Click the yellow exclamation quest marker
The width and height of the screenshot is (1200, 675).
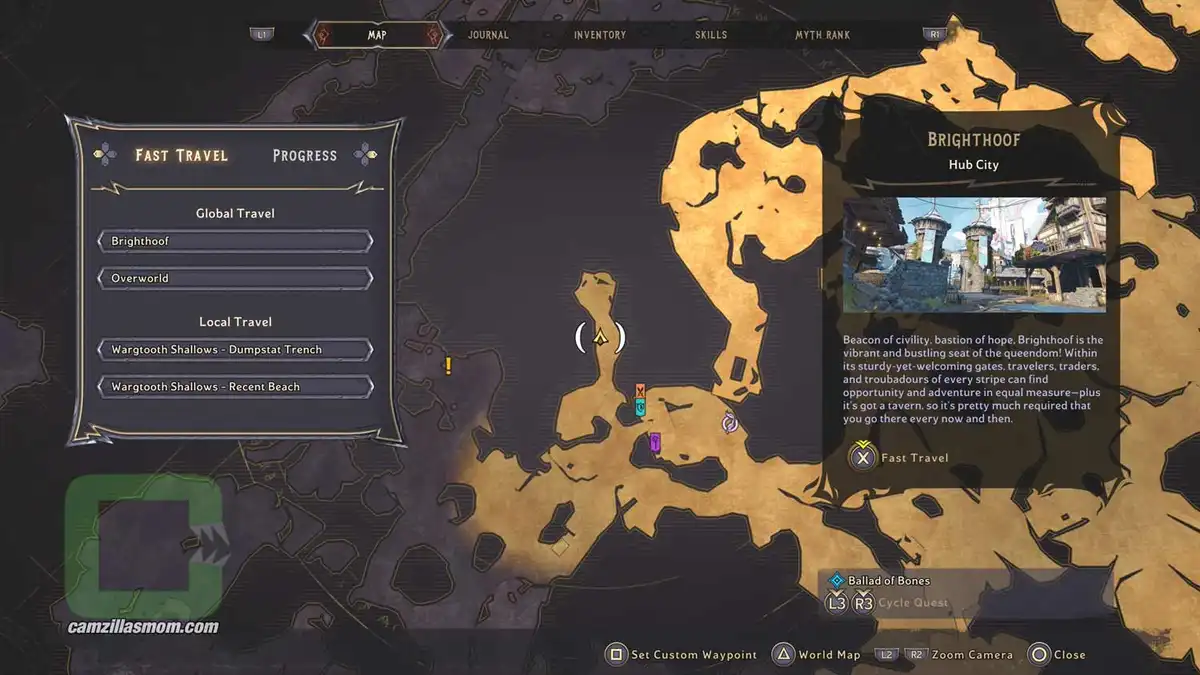point(449,366)
